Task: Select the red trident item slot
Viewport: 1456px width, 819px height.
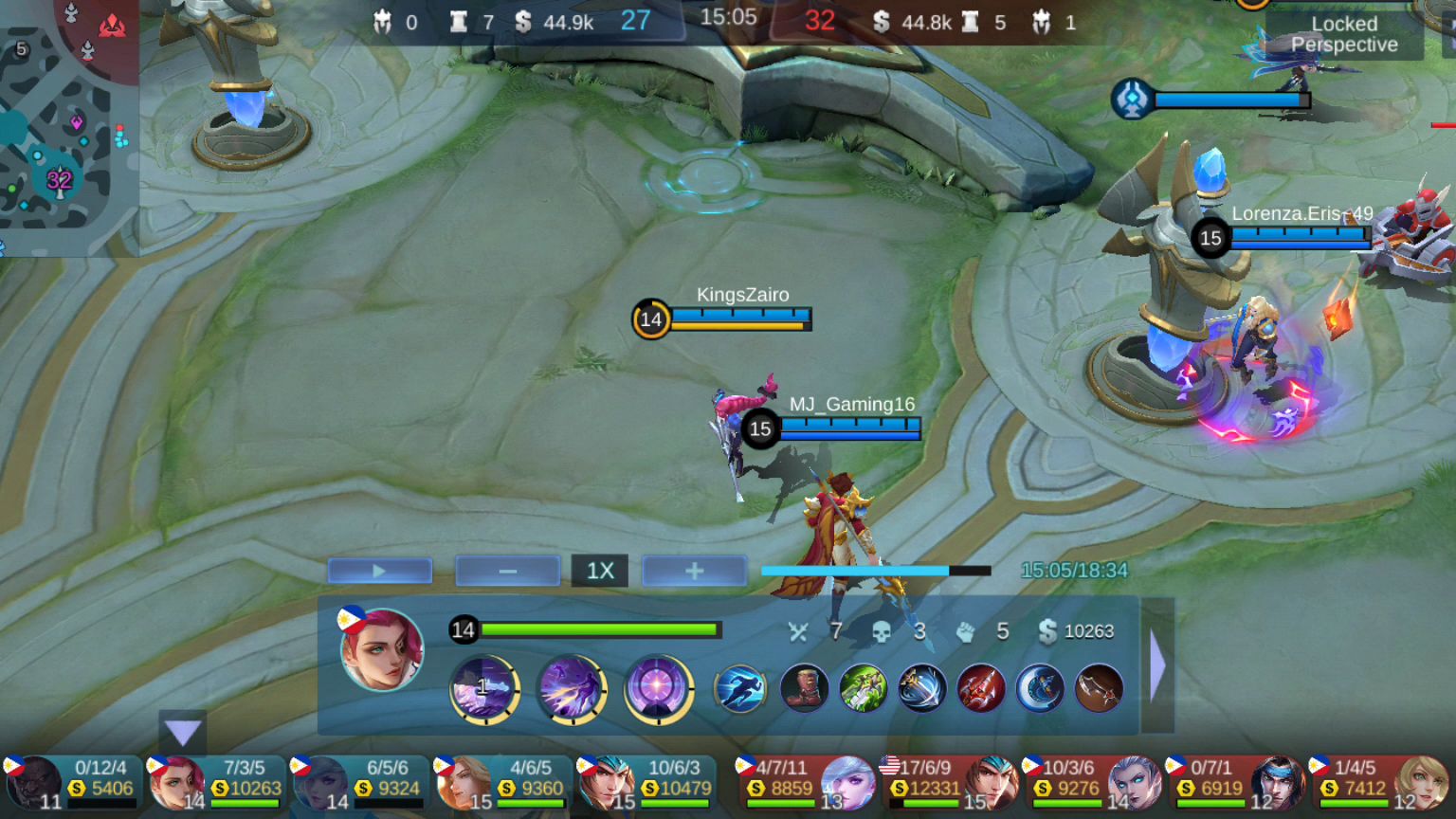Action: click(980, 687)
